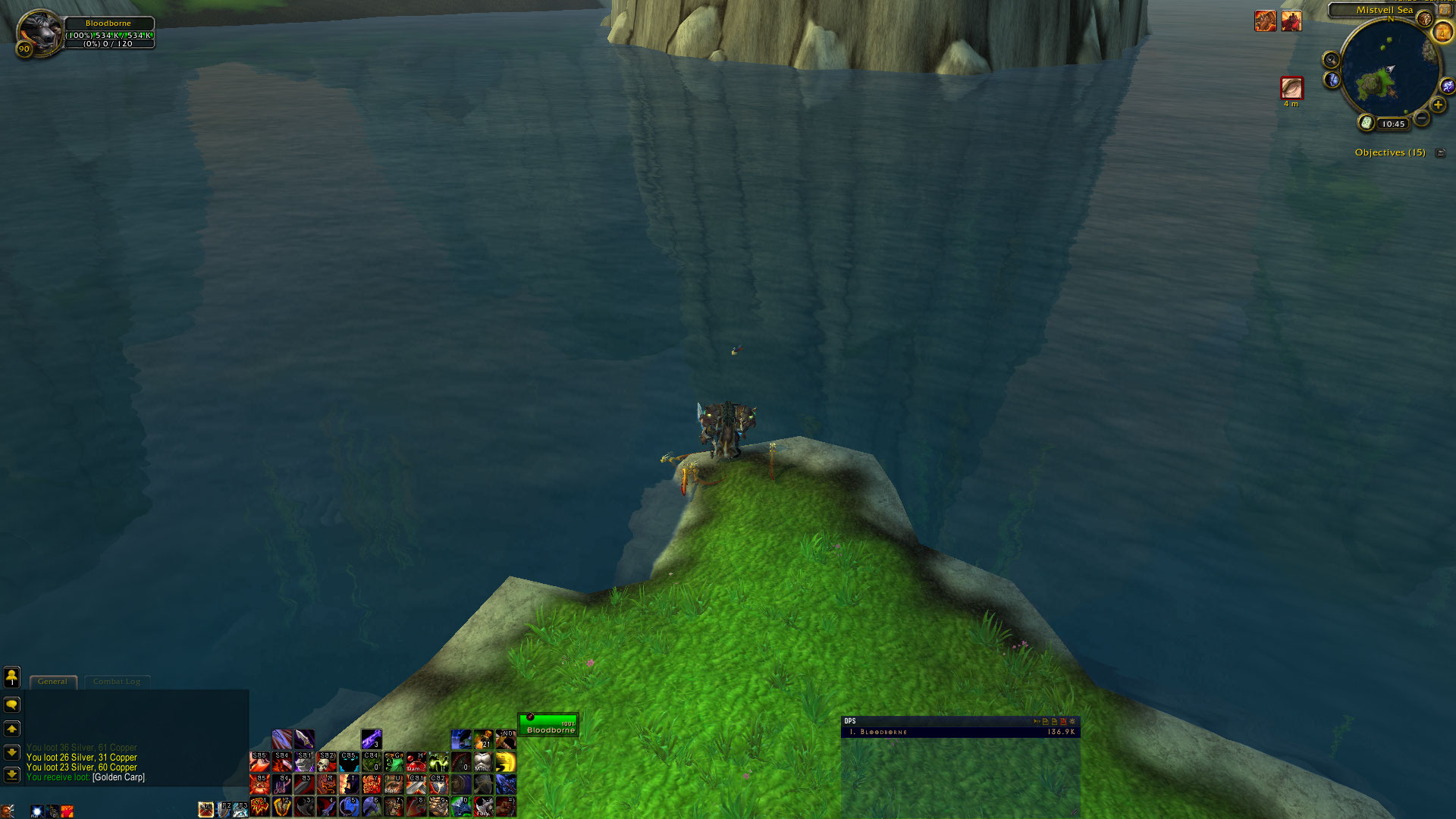This screenshot has height=819, width=1456.
Task: Activate the crossed swords ability on C81
Action: click(x=416, y=783)
